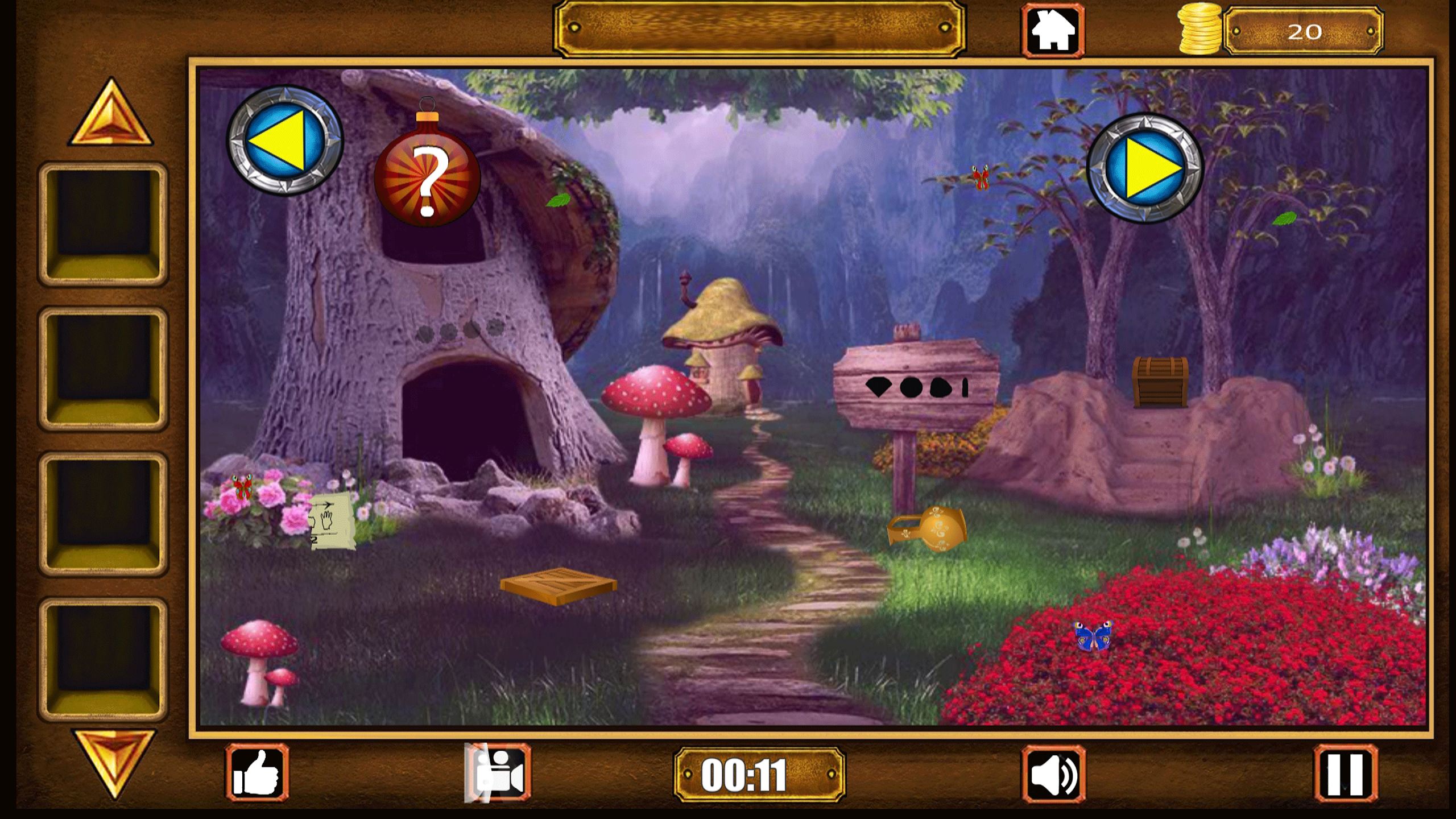Screen dimensions: 1456x819
Task: Tap the gold coin stack icon
Action: 1200,28
